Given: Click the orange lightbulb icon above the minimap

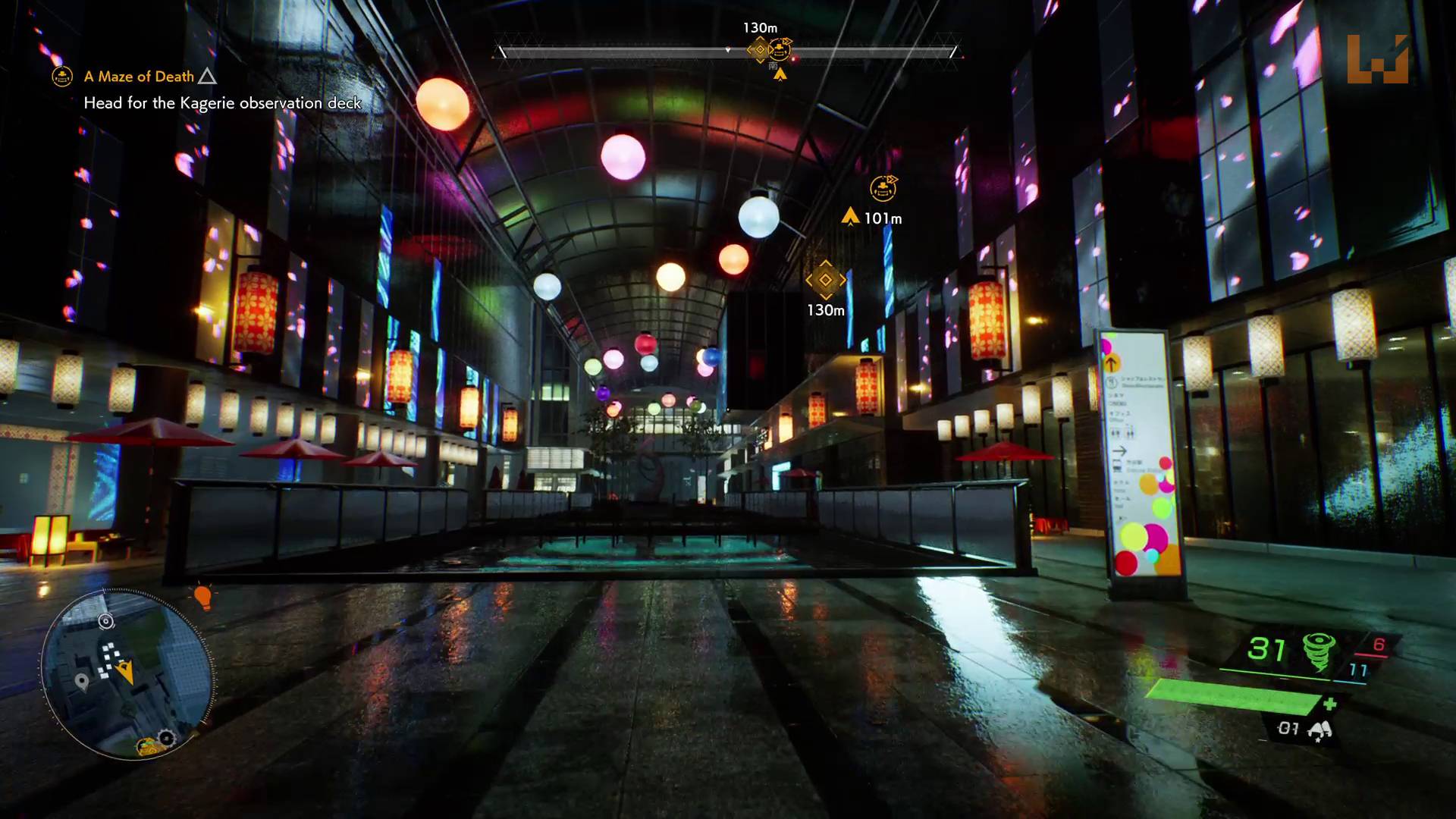Looking at the screenshot, I should [x=203, y=598].
